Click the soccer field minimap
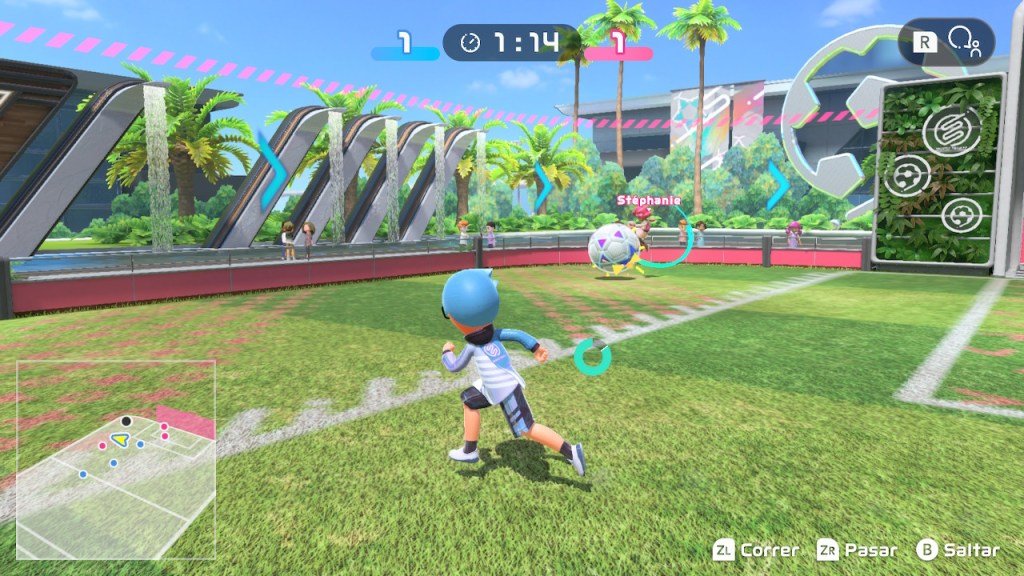 [x=116, y=459]
